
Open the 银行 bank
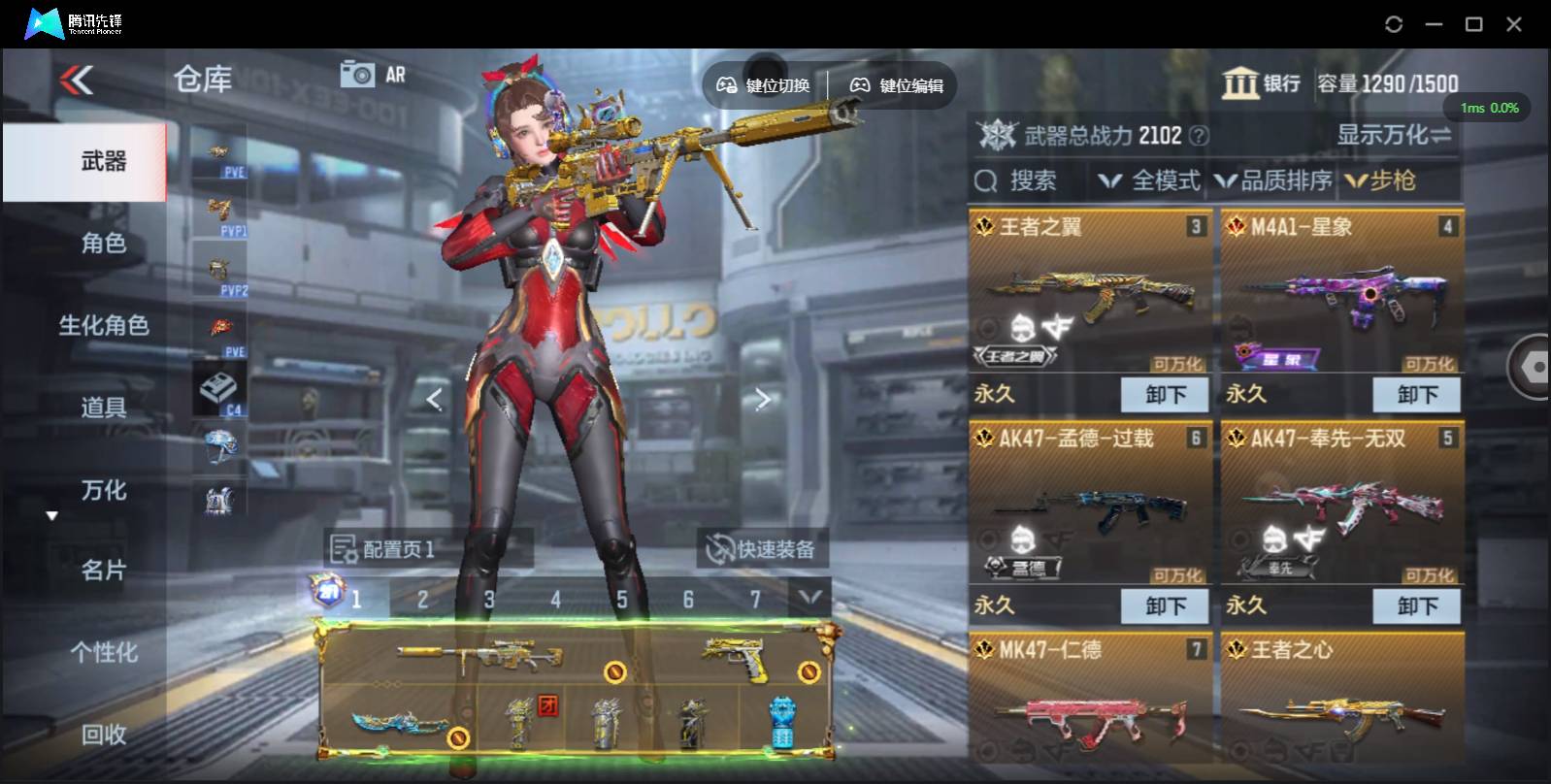coord(1261,83)
